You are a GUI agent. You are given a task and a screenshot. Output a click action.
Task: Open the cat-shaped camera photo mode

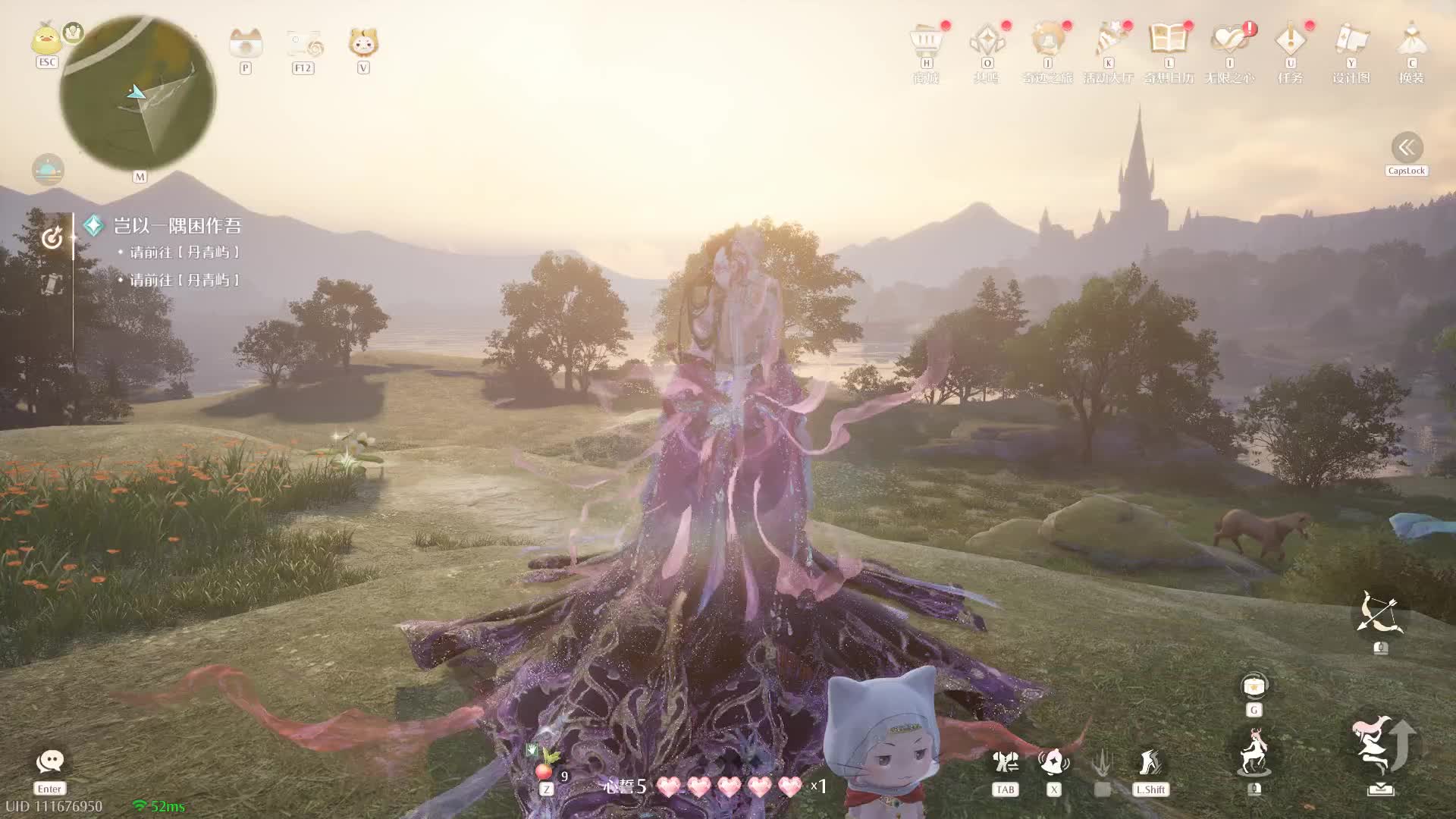(245, 44)
